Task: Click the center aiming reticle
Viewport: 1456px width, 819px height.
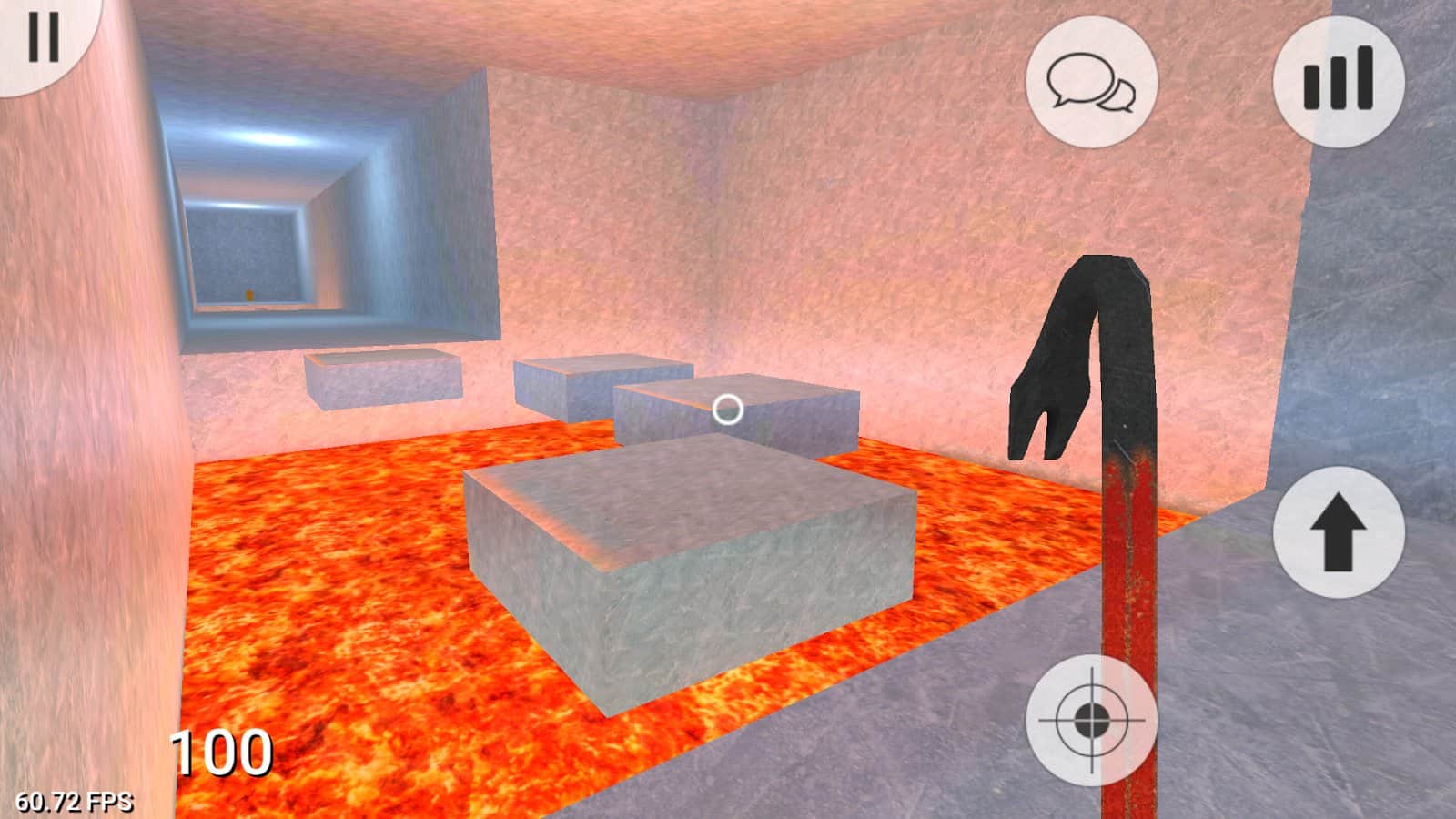Action: (x=728, y=408)
